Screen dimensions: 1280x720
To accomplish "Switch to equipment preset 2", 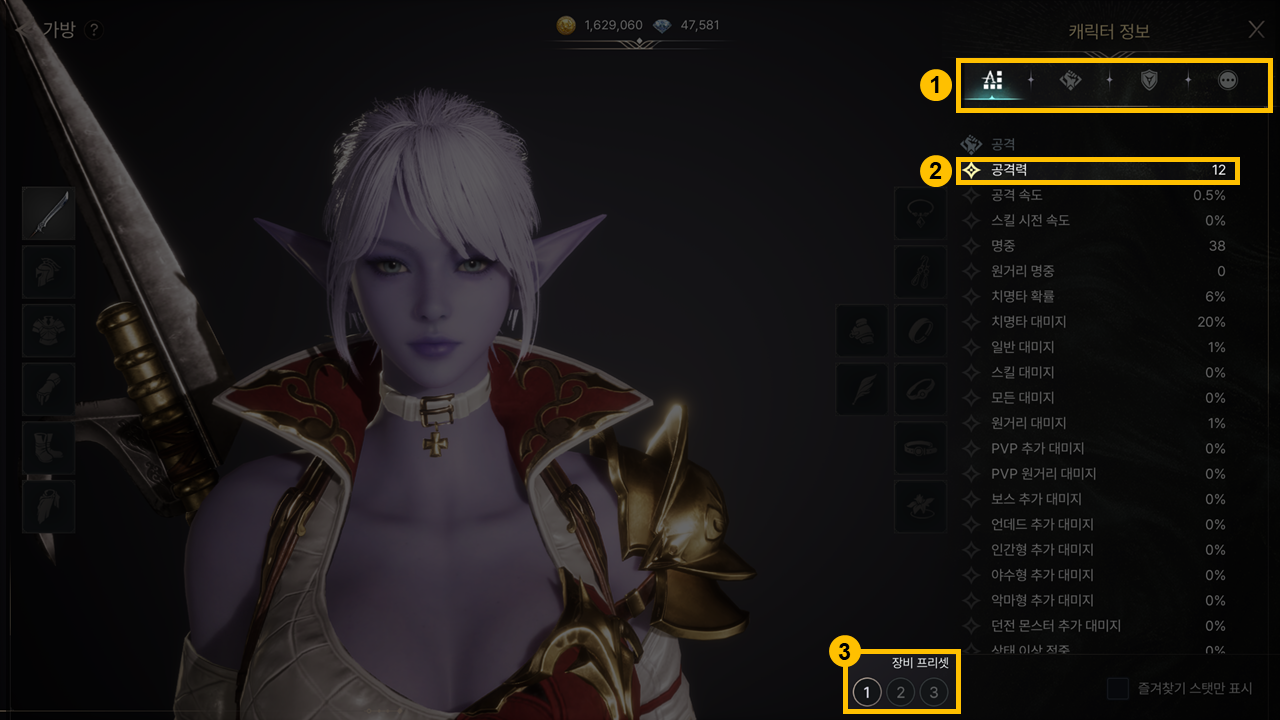I will 900,691.
